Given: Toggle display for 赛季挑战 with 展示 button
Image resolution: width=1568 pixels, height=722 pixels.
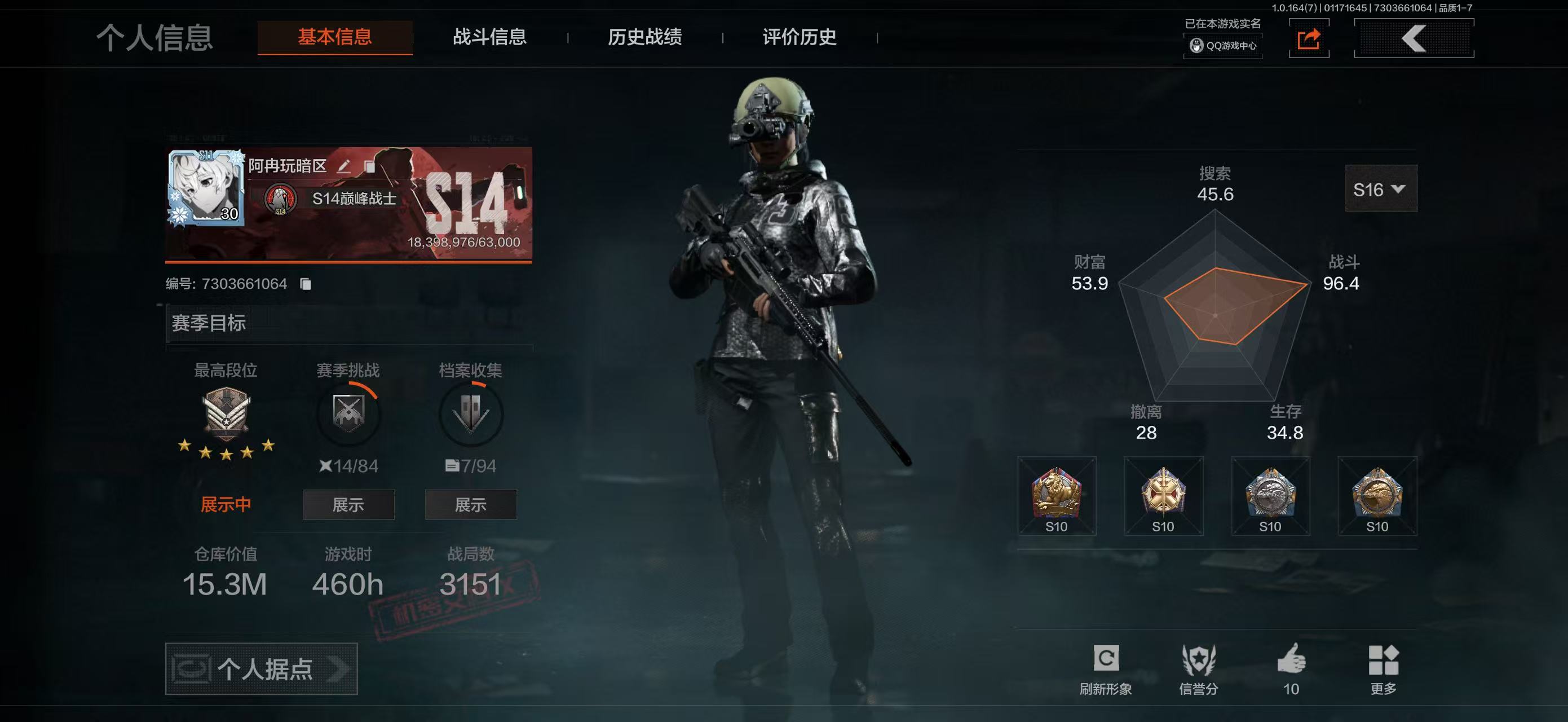Looking at the screenshot, I should [349, 505].
